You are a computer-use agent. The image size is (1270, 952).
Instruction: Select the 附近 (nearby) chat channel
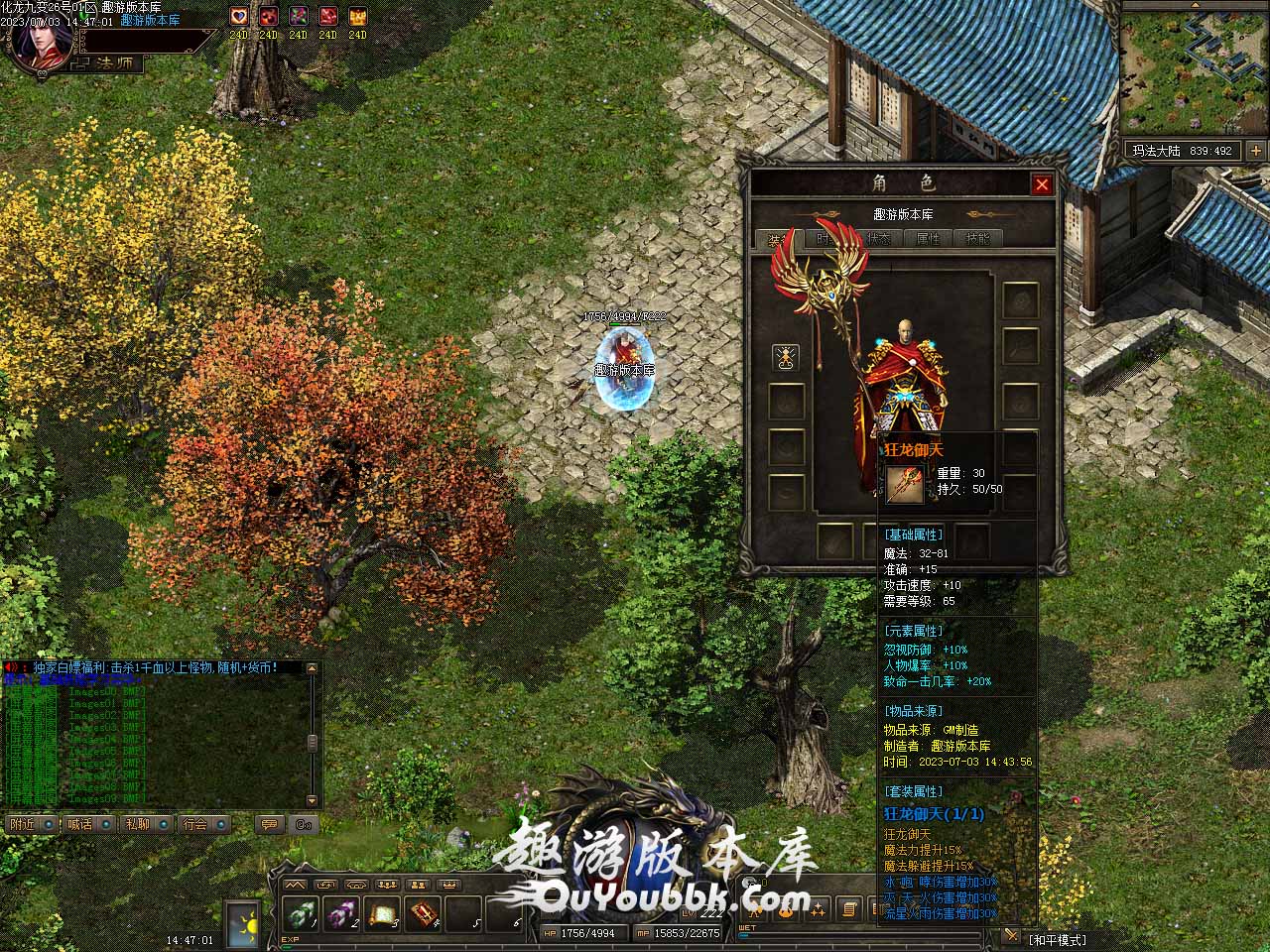[22, 824]
